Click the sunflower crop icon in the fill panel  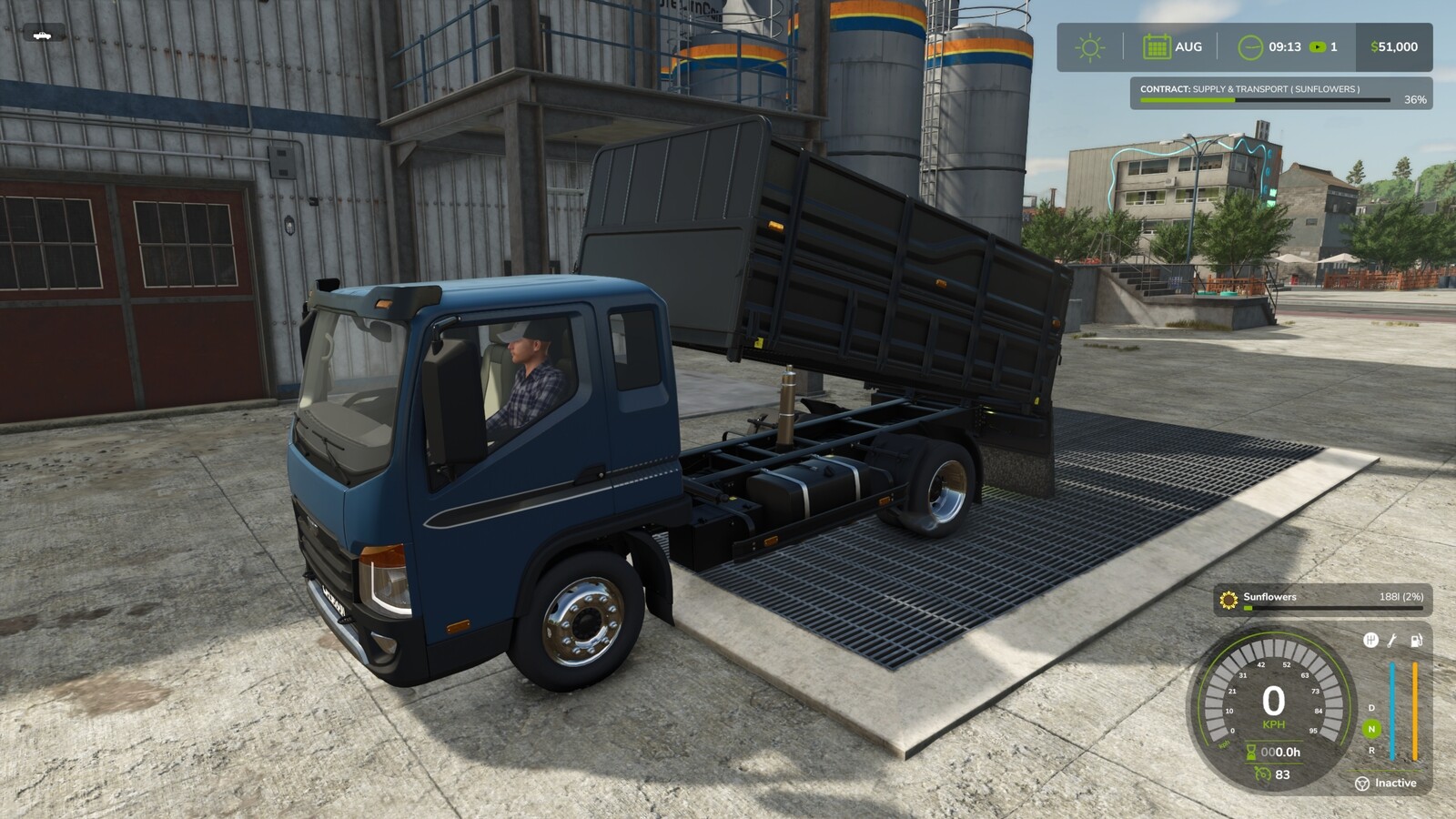pos(1228,599)
